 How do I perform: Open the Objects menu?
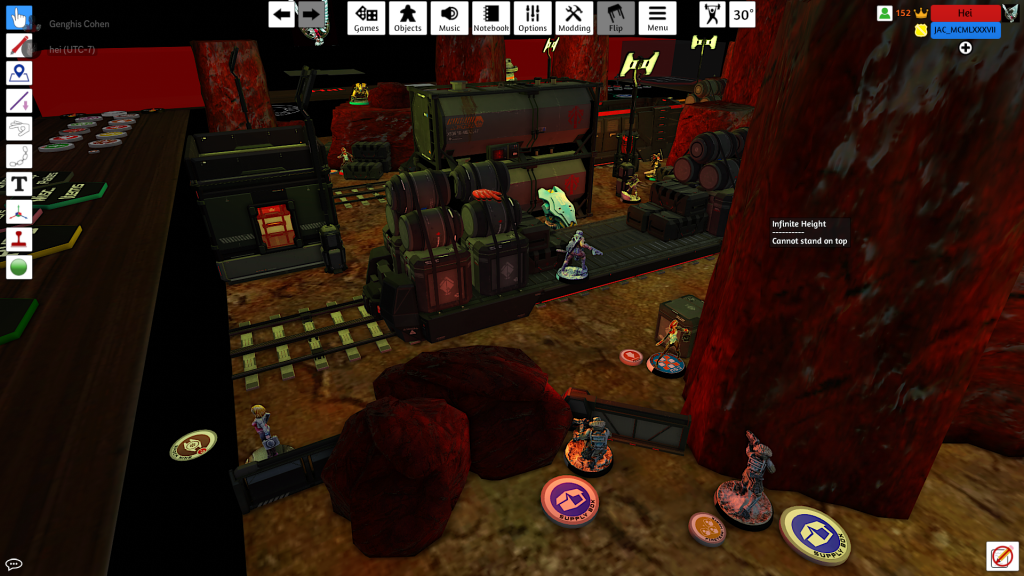coord(408,18)
